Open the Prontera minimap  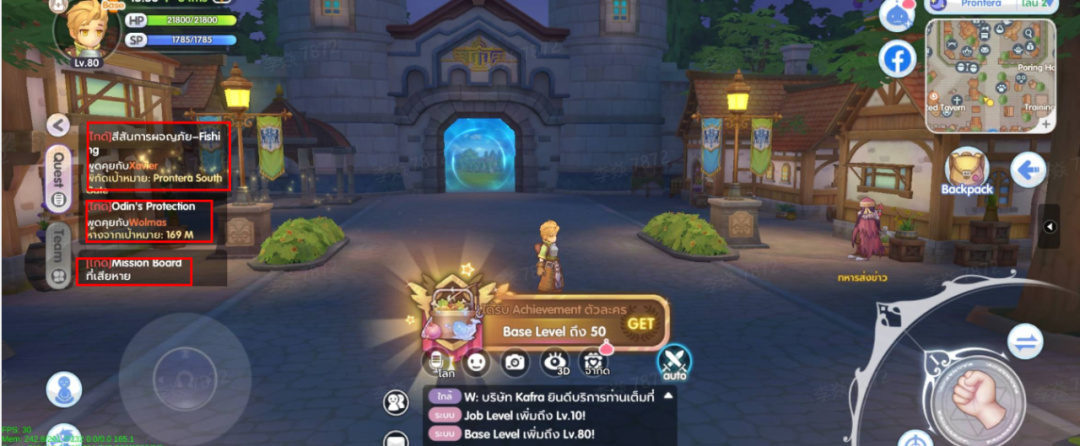tap(990, 76)
